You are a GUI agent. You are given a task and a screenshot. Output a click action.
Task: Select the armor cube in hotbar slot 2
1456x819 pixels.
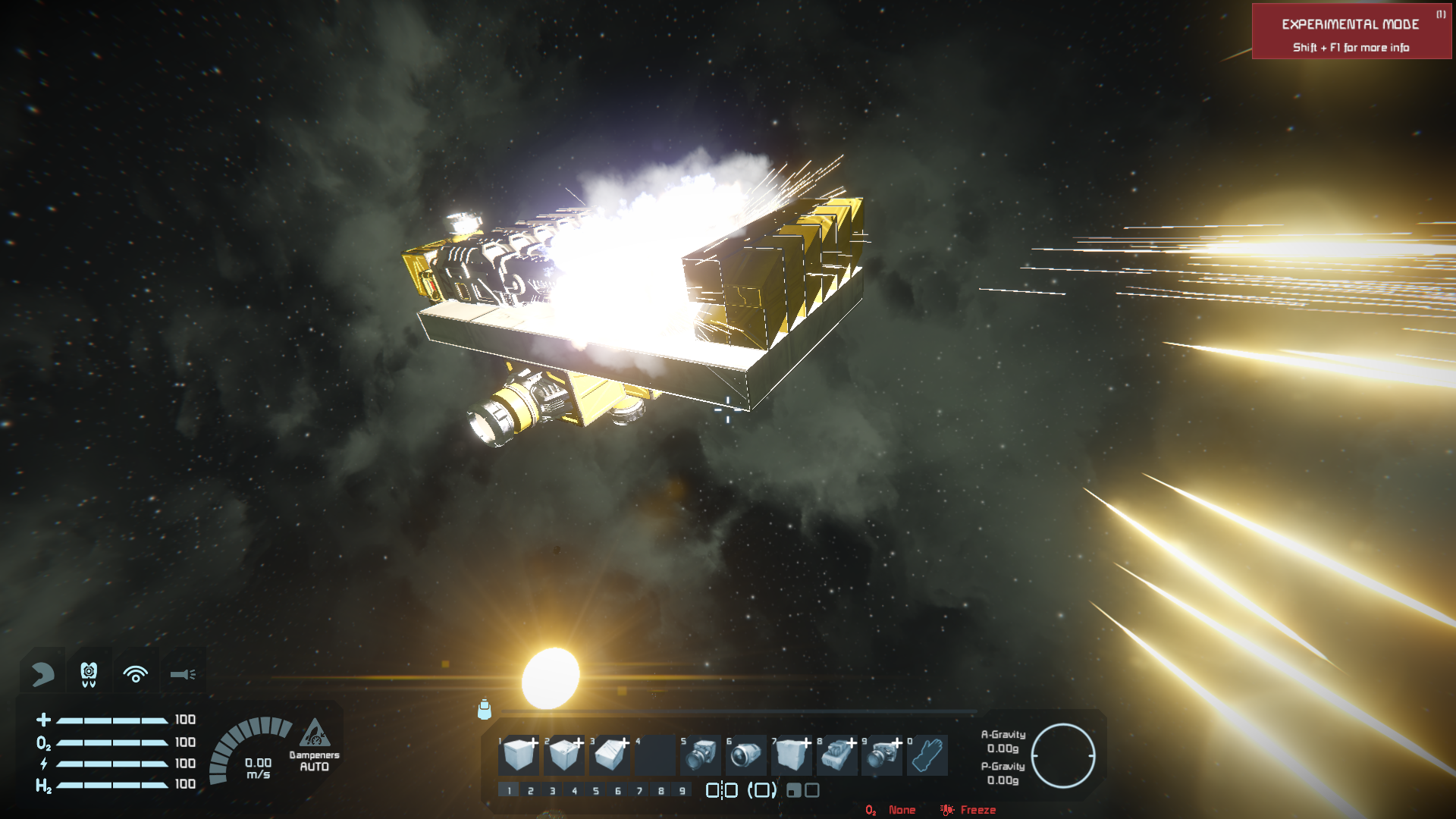[564, 755]
